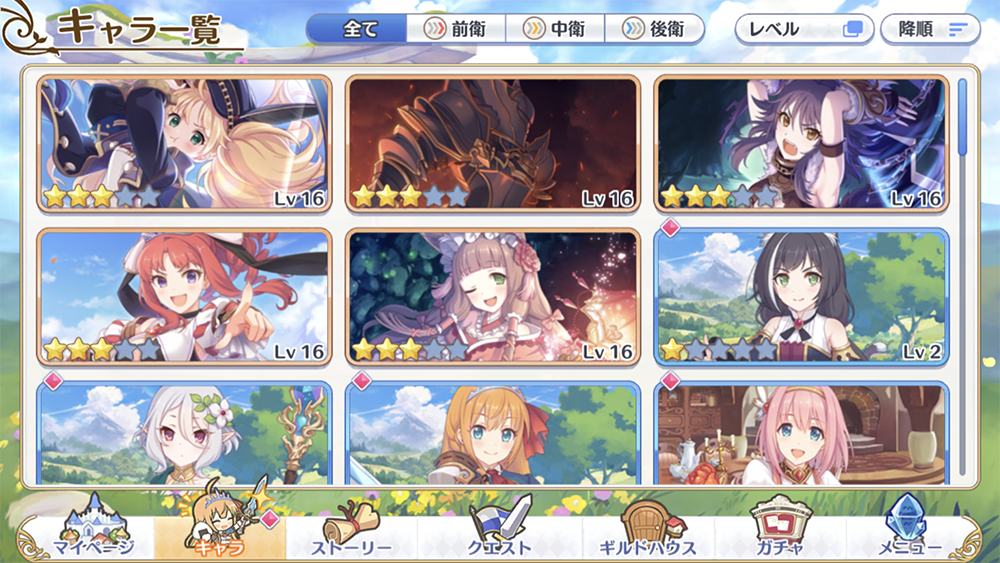Open the chained purple-haired character card
This screenshot has height=563, width=1000.
click(801, 144)
